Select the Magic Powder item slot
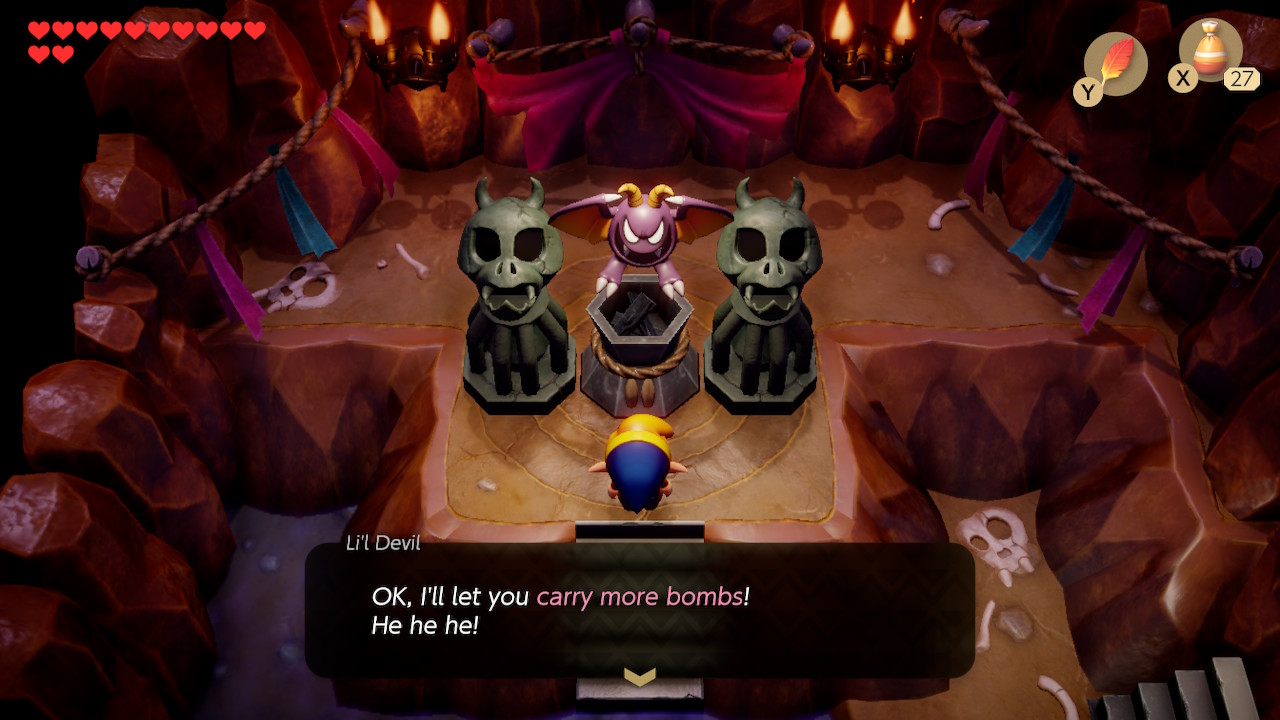The width and height of the screenshot is (1280, 720). click(x=1210, y=51)
